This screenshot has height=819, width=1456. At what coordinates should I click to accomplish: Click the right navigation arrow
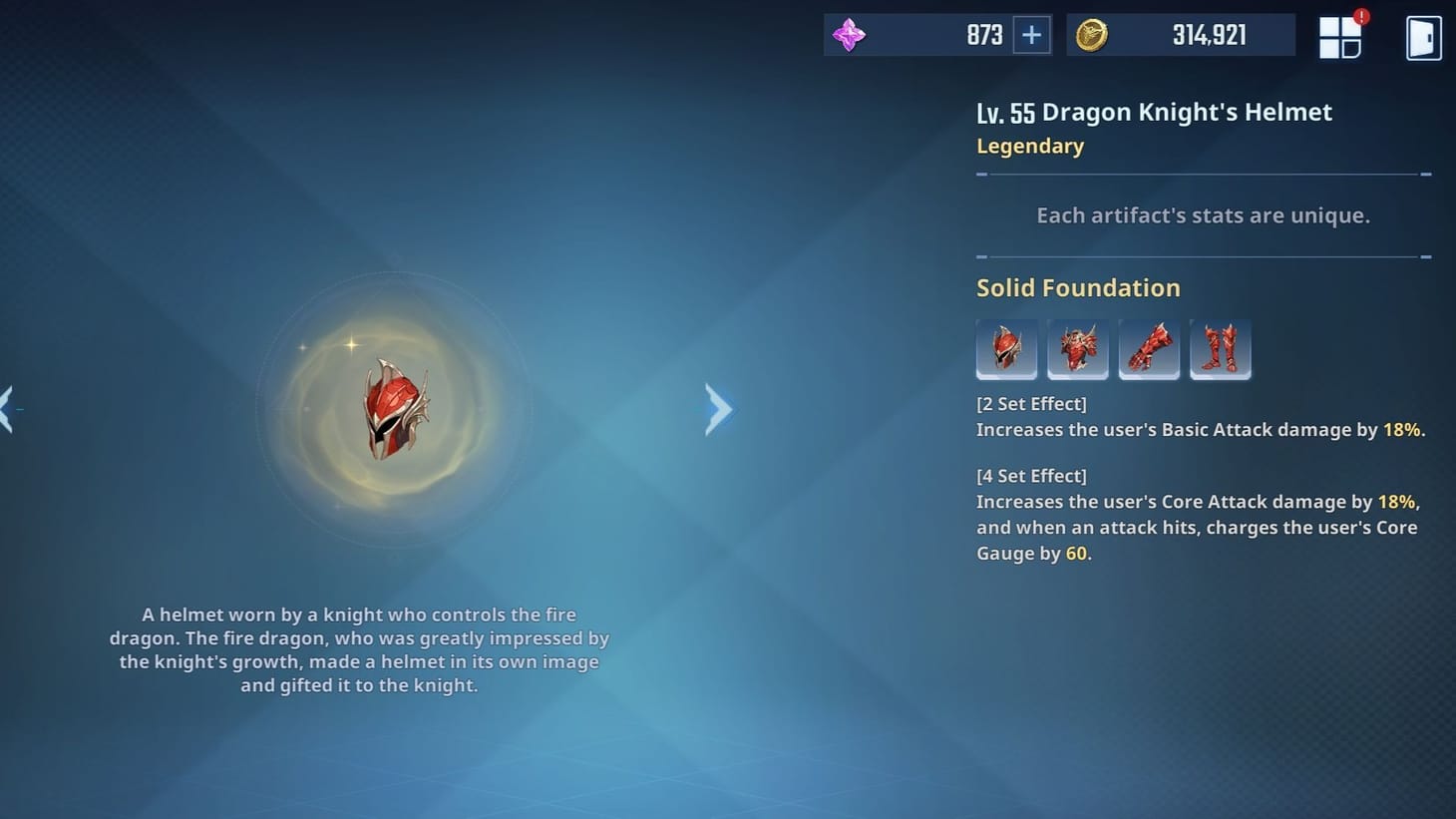pos(719,409)
